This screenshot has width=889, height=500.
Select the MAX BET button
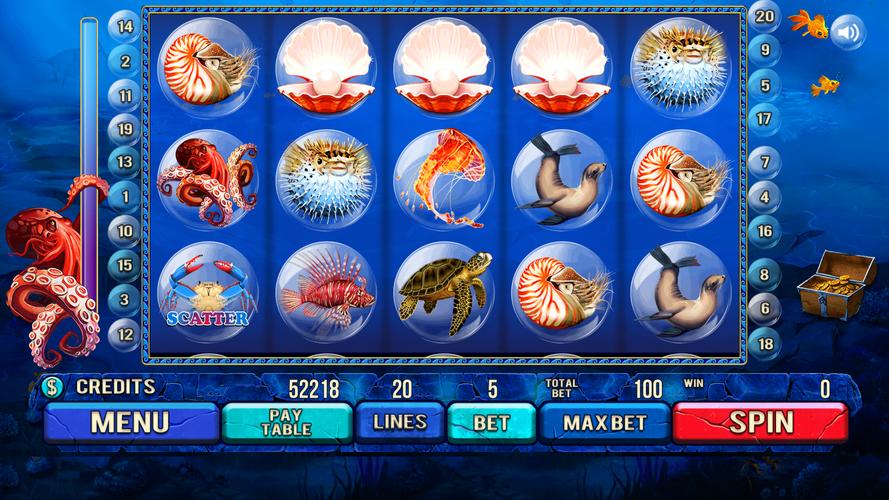[x=604, y=423]
